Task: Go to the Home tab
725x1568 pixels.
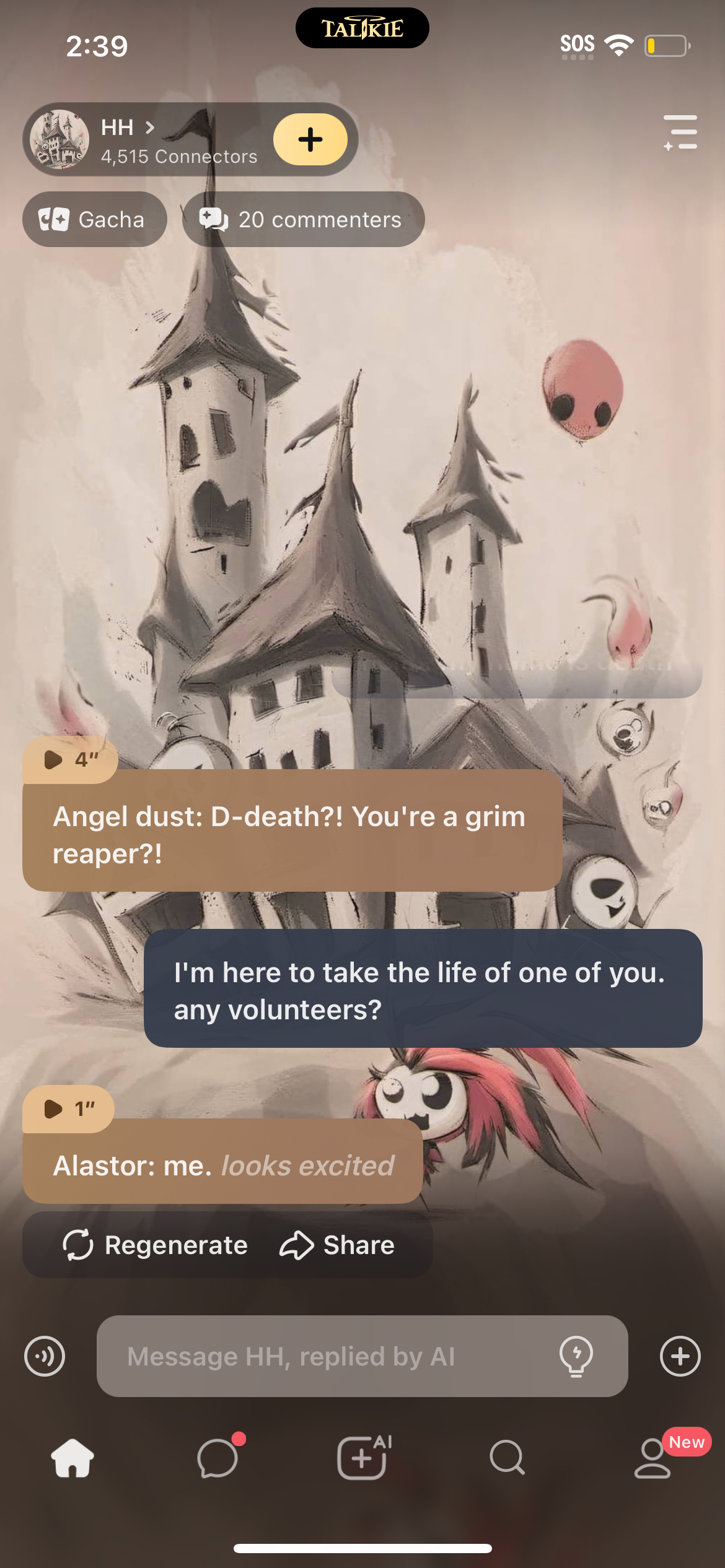Action: pos(72,1458)
